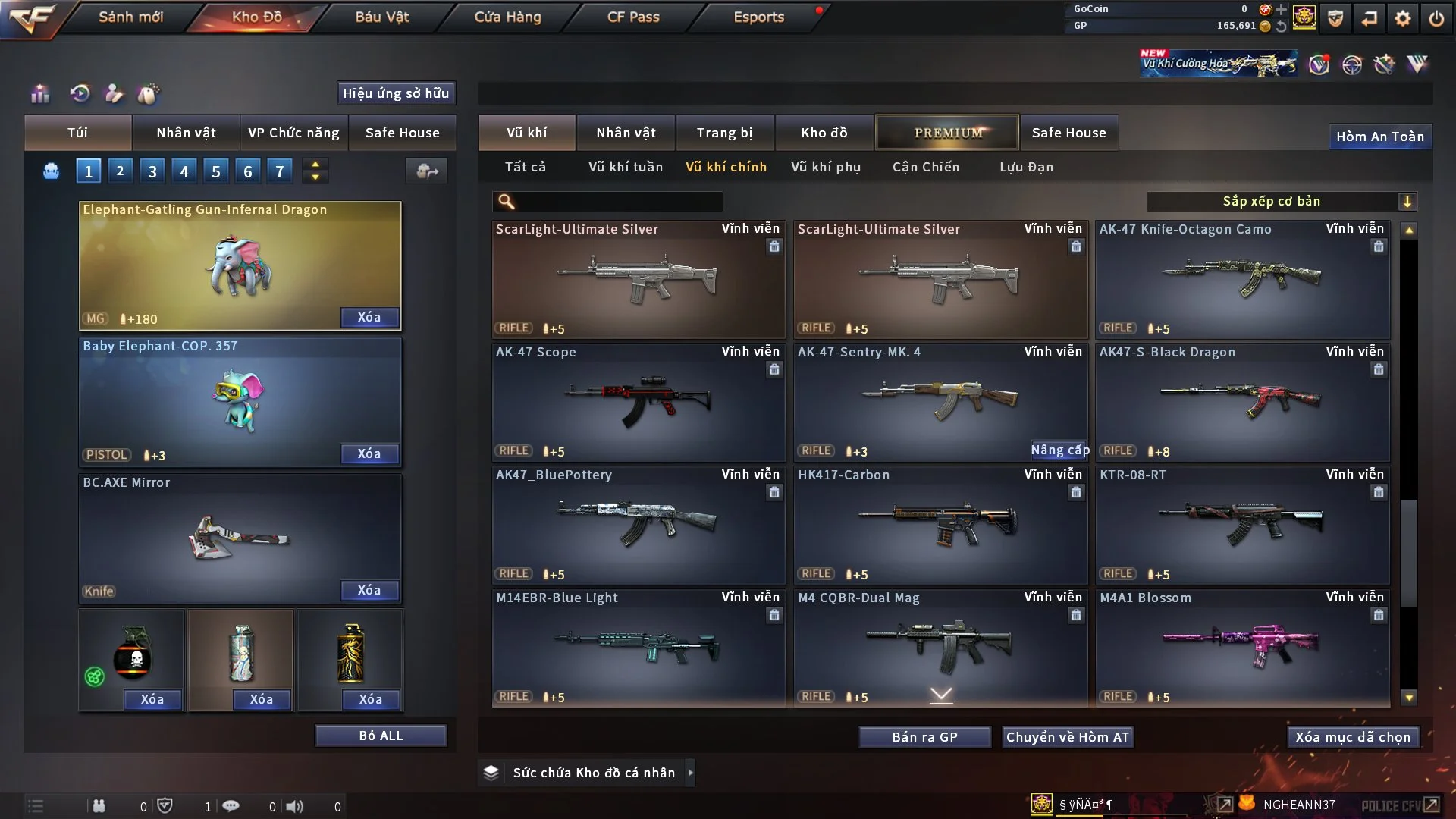The height and width of the screenshot is (819, 1456).
Task: Show the Cận Chiến melee category
Action: click(925, 167)
